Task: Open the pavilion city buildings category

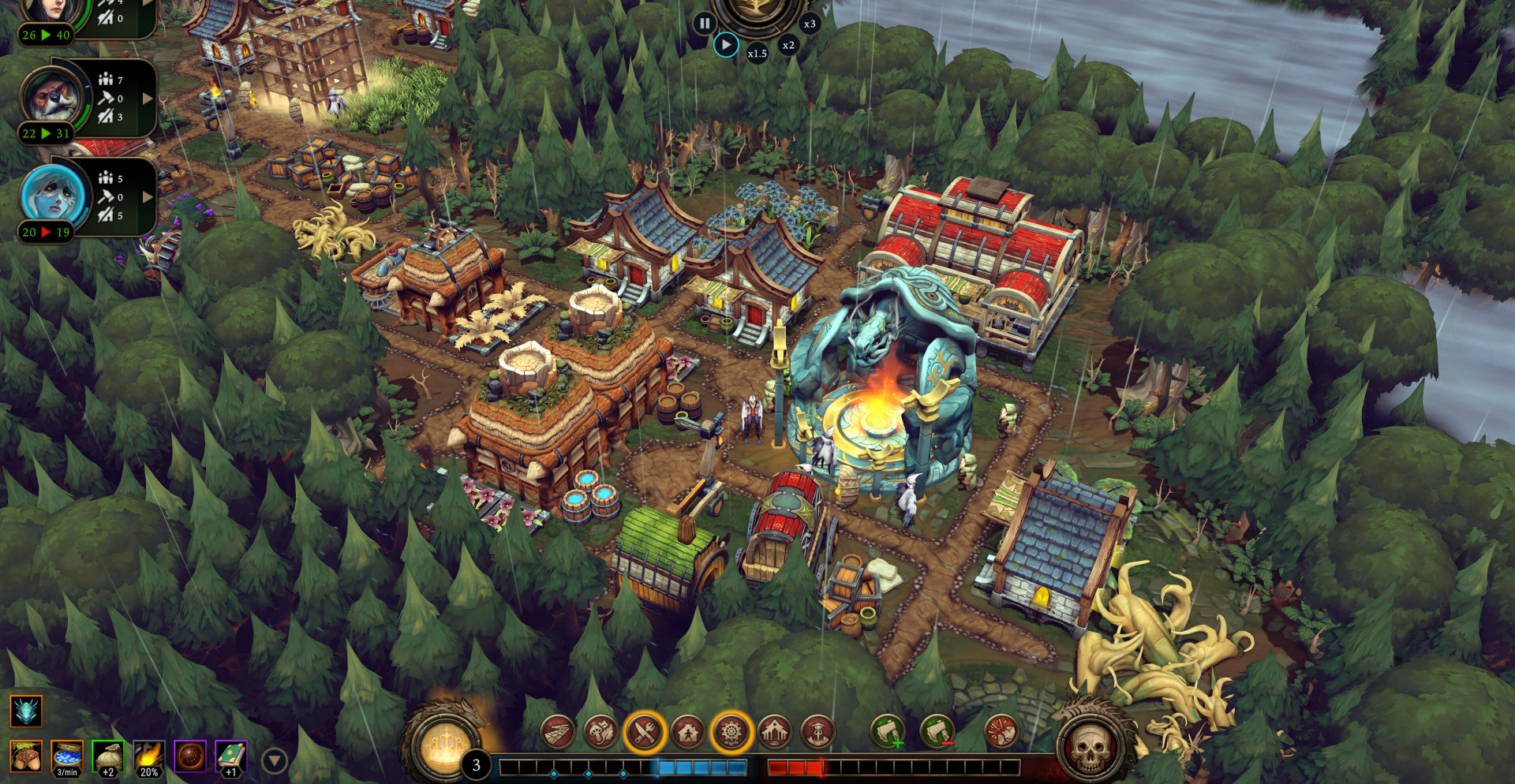Action: point(774,732)
